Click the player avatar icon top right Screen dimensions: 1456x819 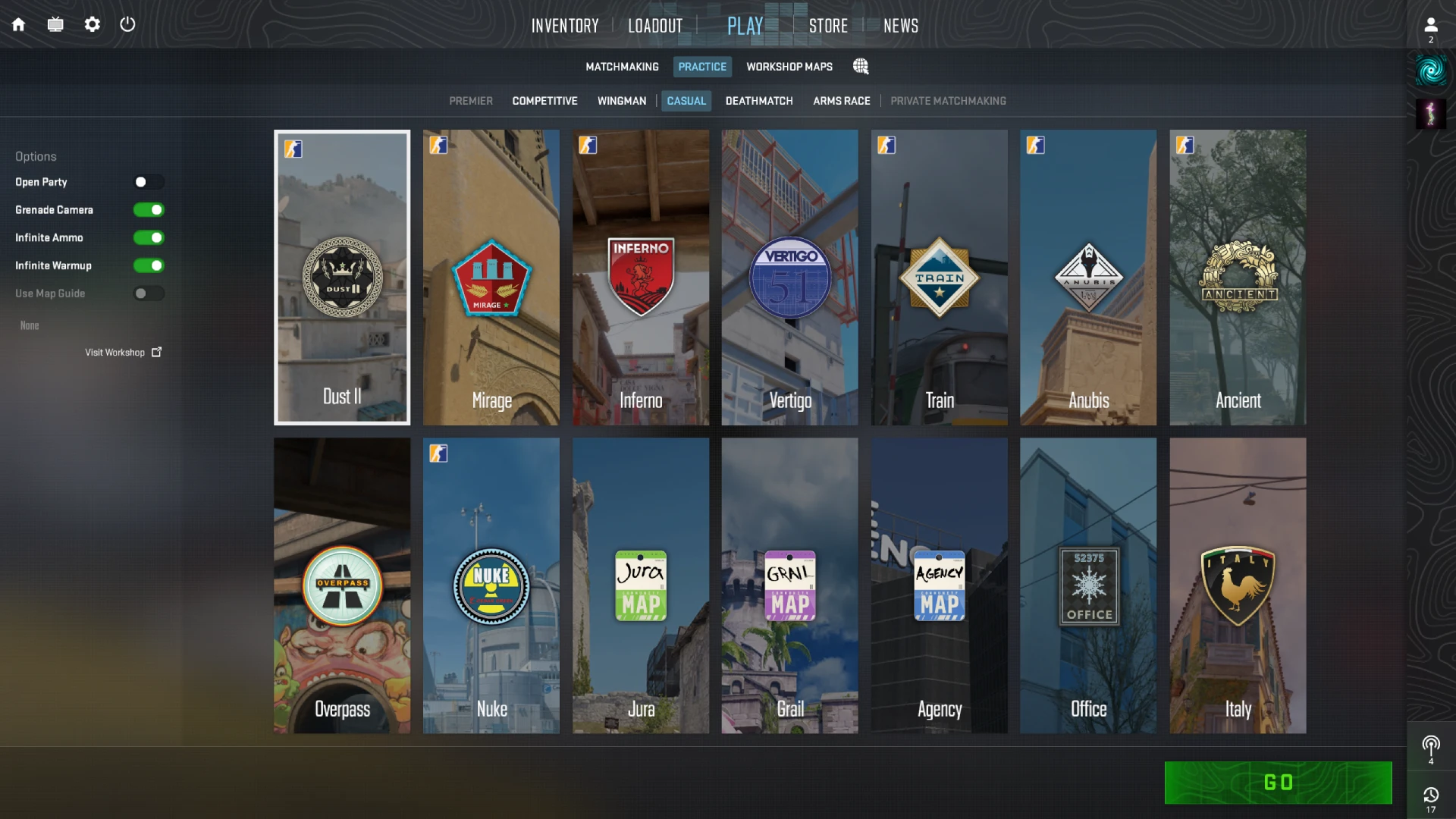(1431, 24)
